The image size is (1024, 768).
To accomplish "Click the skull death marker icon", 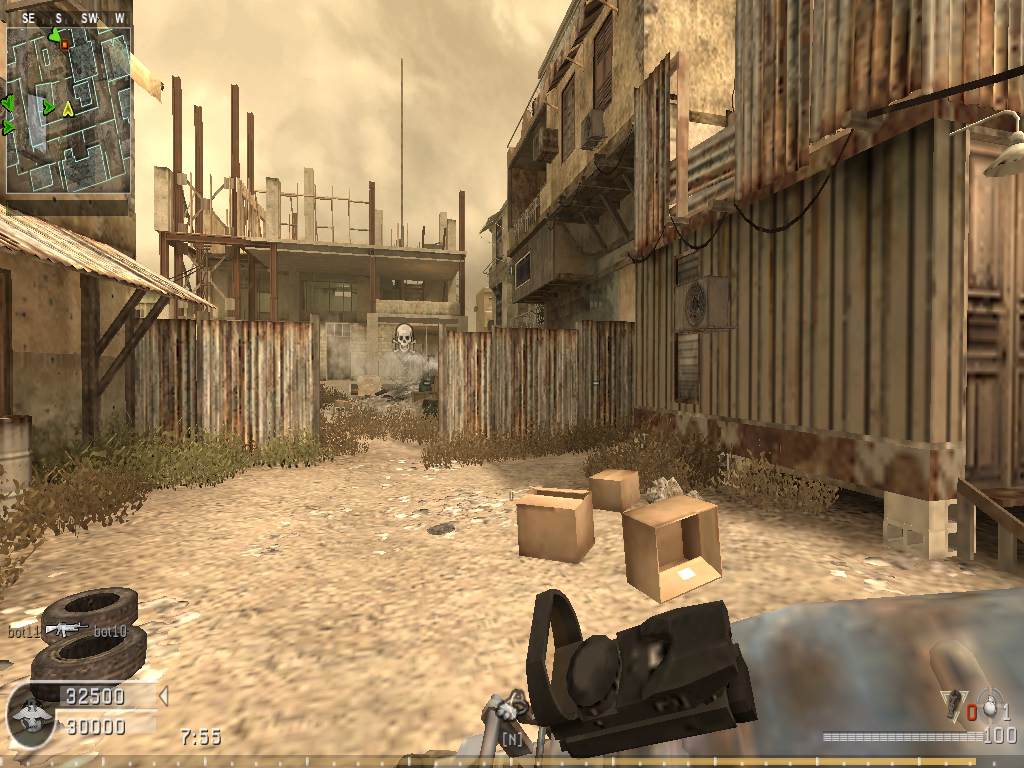I will click(x=404, y=338).
